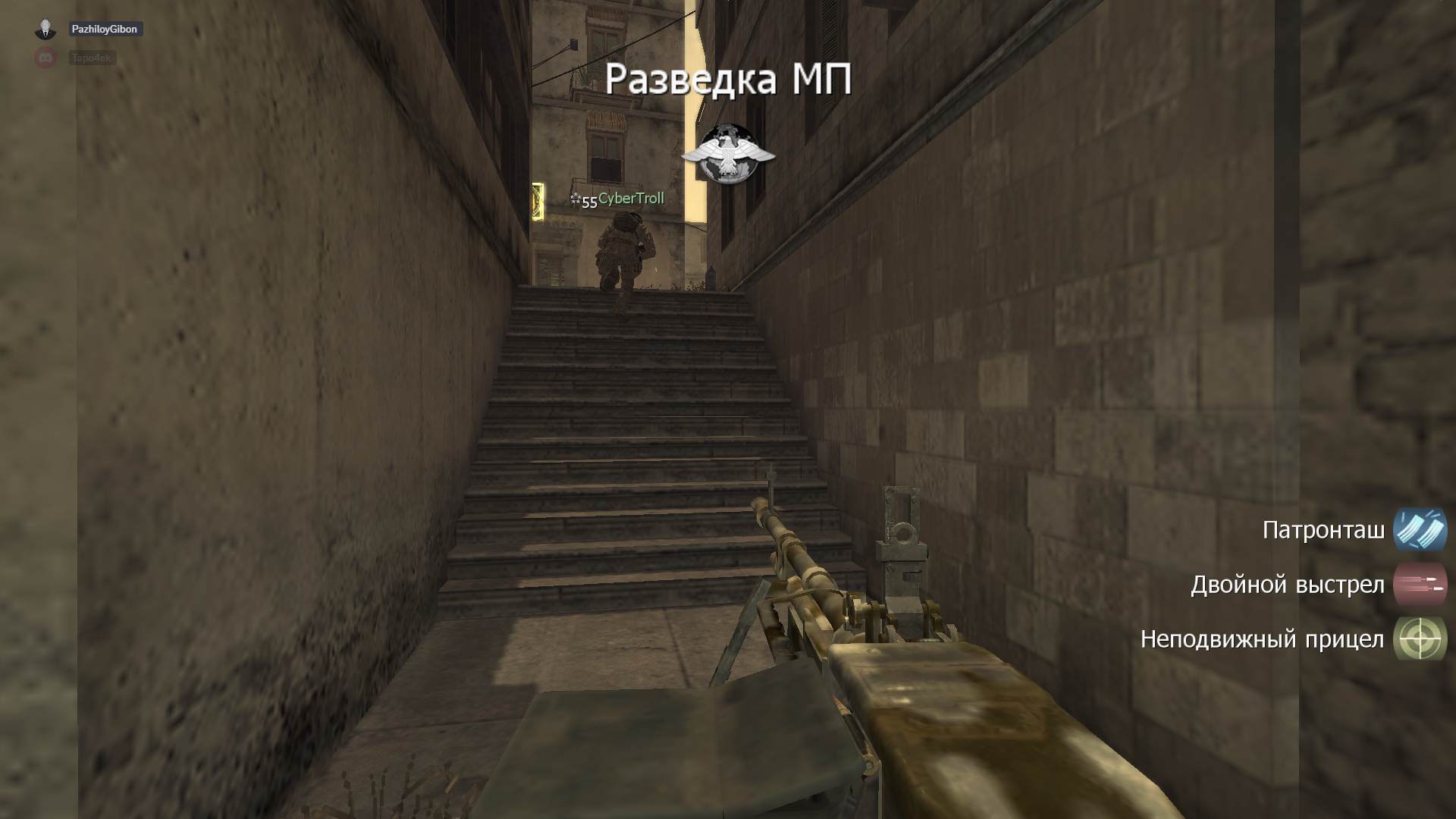1456x819 pixels.
Task: Click the Двойной выстрел red bullets icon
Action: click(x=1420, y=585)
